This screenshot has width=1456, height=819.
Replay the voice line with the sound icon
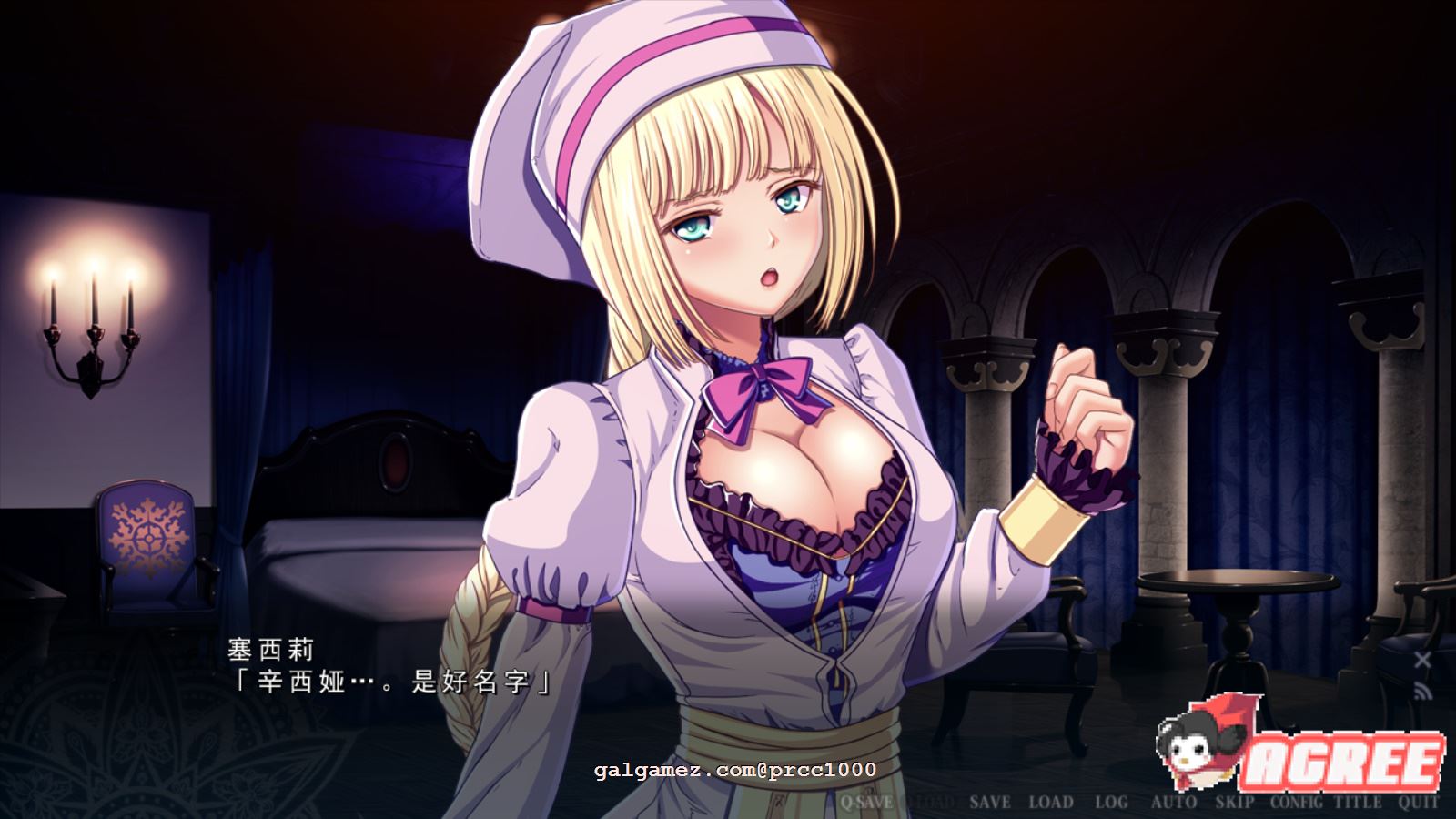pos(1422,692)
